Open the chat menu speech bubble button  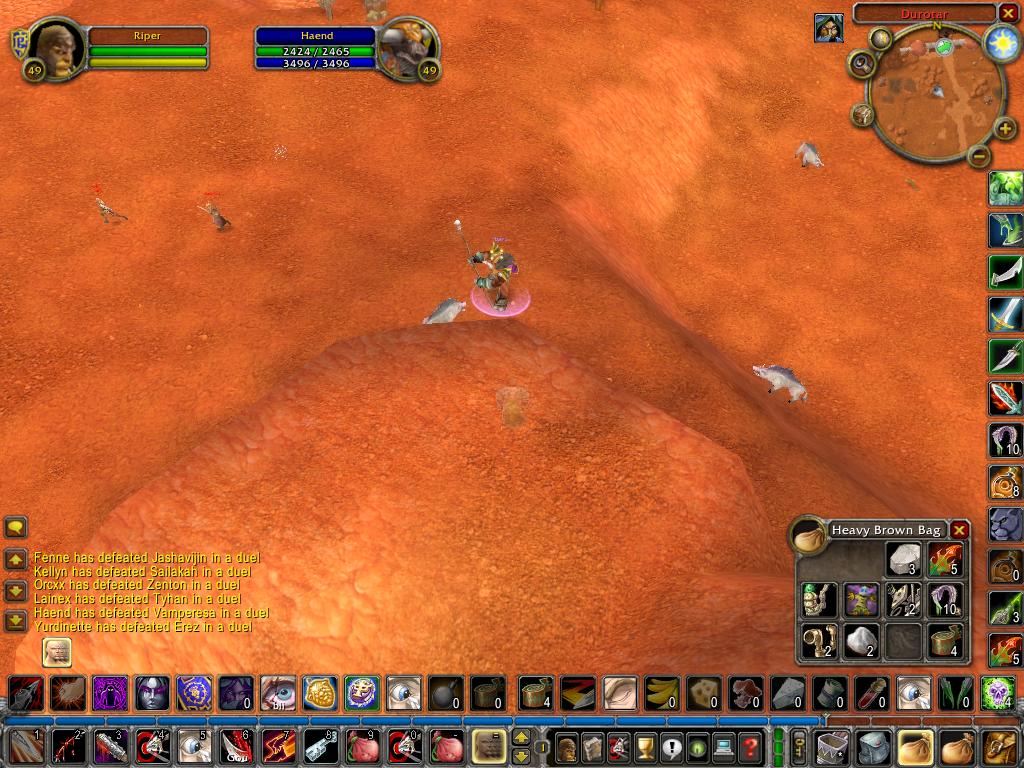pos(15,527)
